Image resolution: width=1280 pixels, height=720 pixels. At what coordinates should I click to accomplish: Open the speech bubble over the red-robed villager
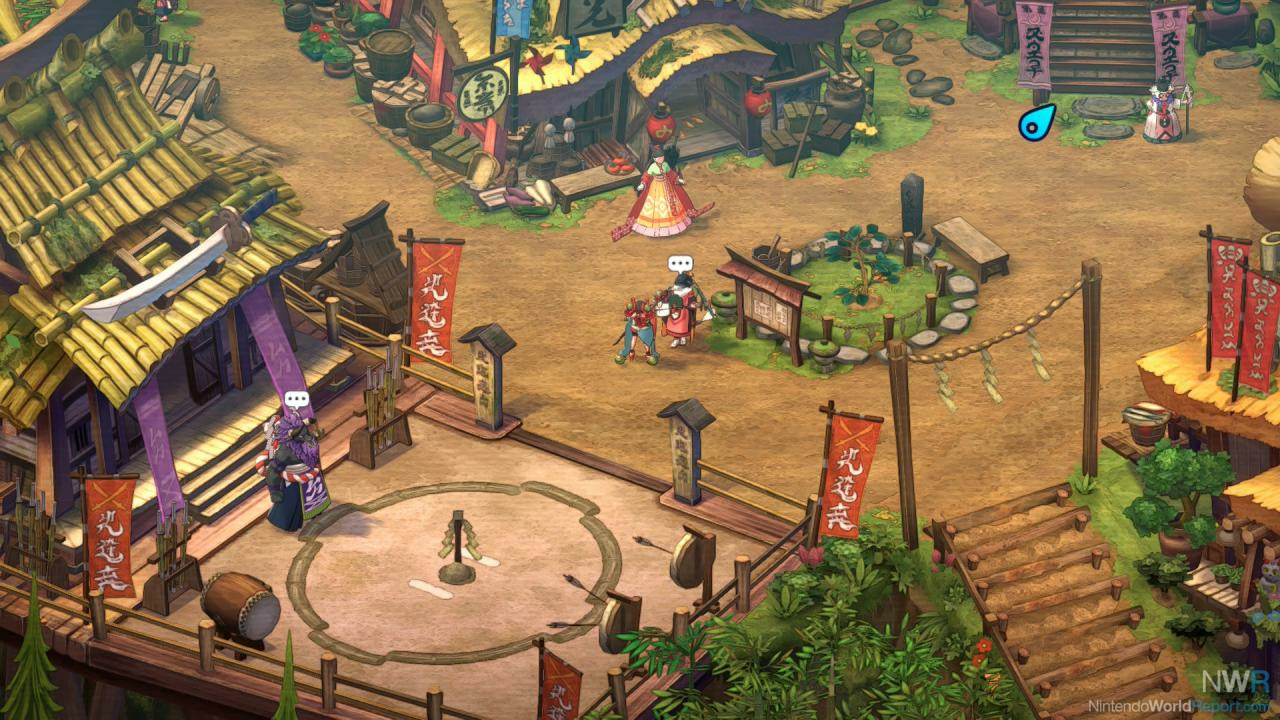click(680, 265)
